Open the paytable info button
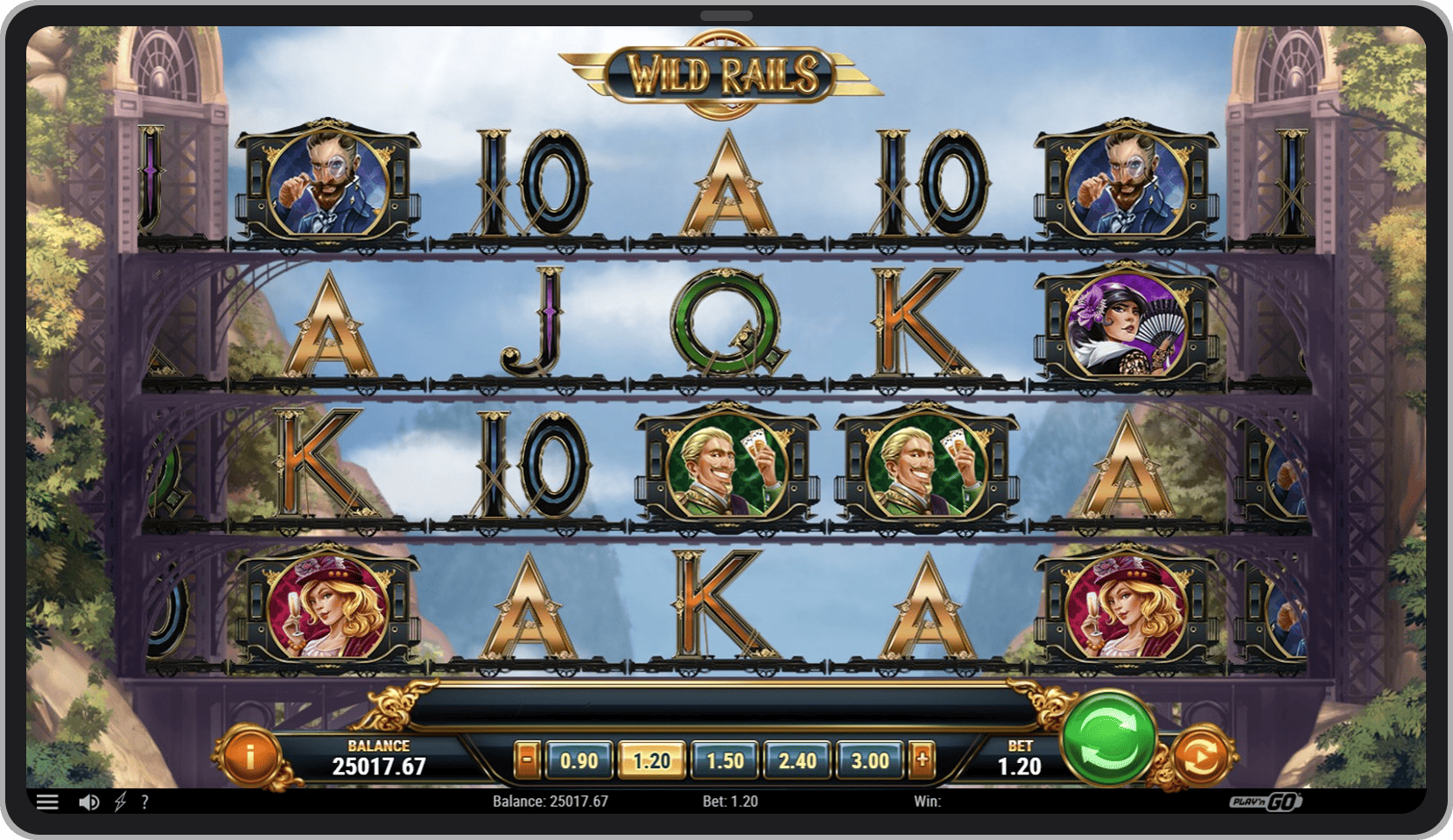 (x=250, y=755)
